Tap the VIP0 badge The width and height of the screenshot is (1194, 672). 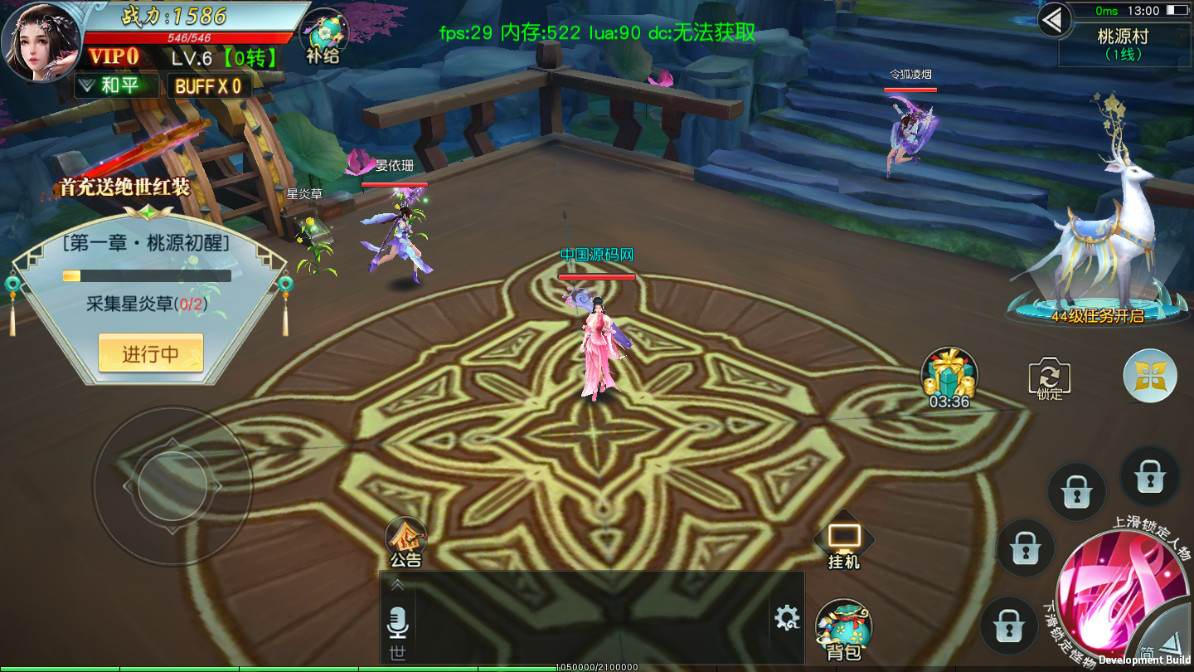tap(112, 57)
